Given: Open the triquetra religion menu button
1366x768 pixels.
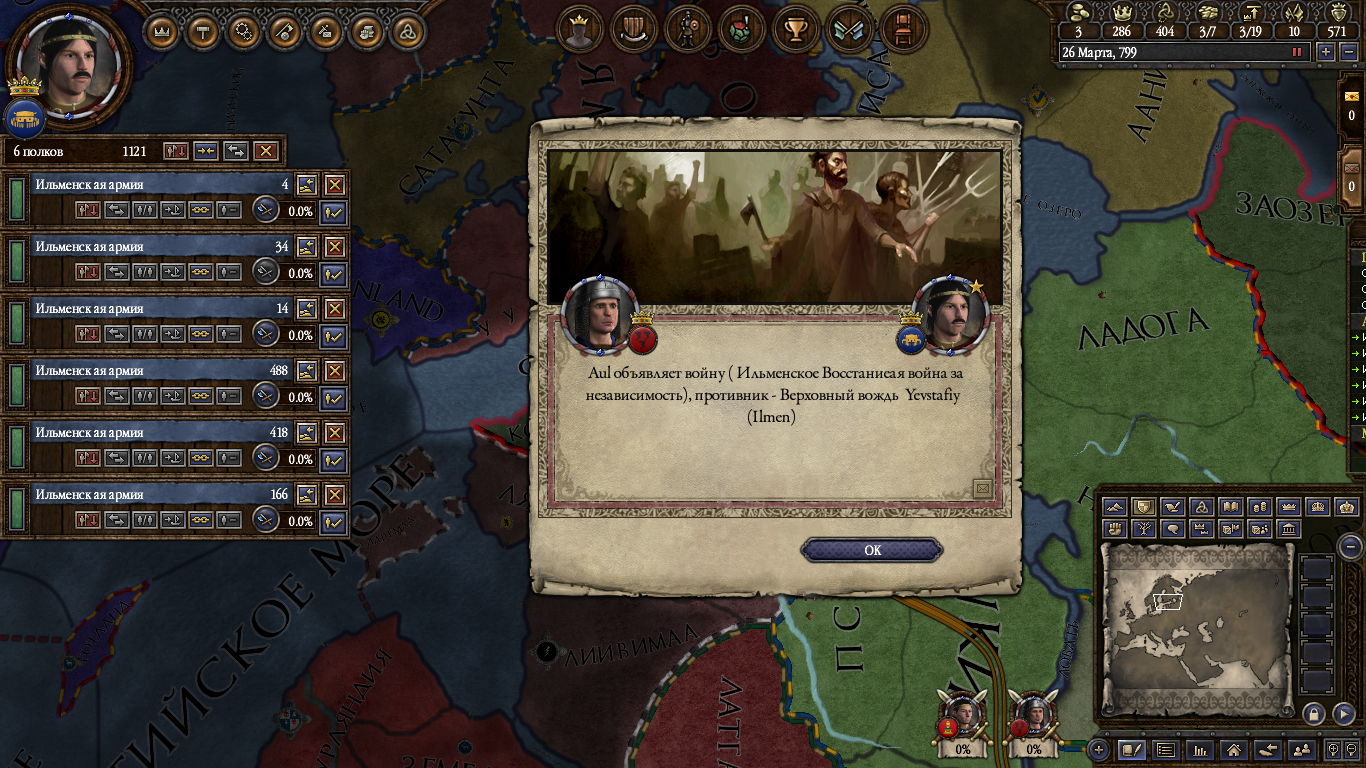Looking at the screenshot, I should point(407,31).
